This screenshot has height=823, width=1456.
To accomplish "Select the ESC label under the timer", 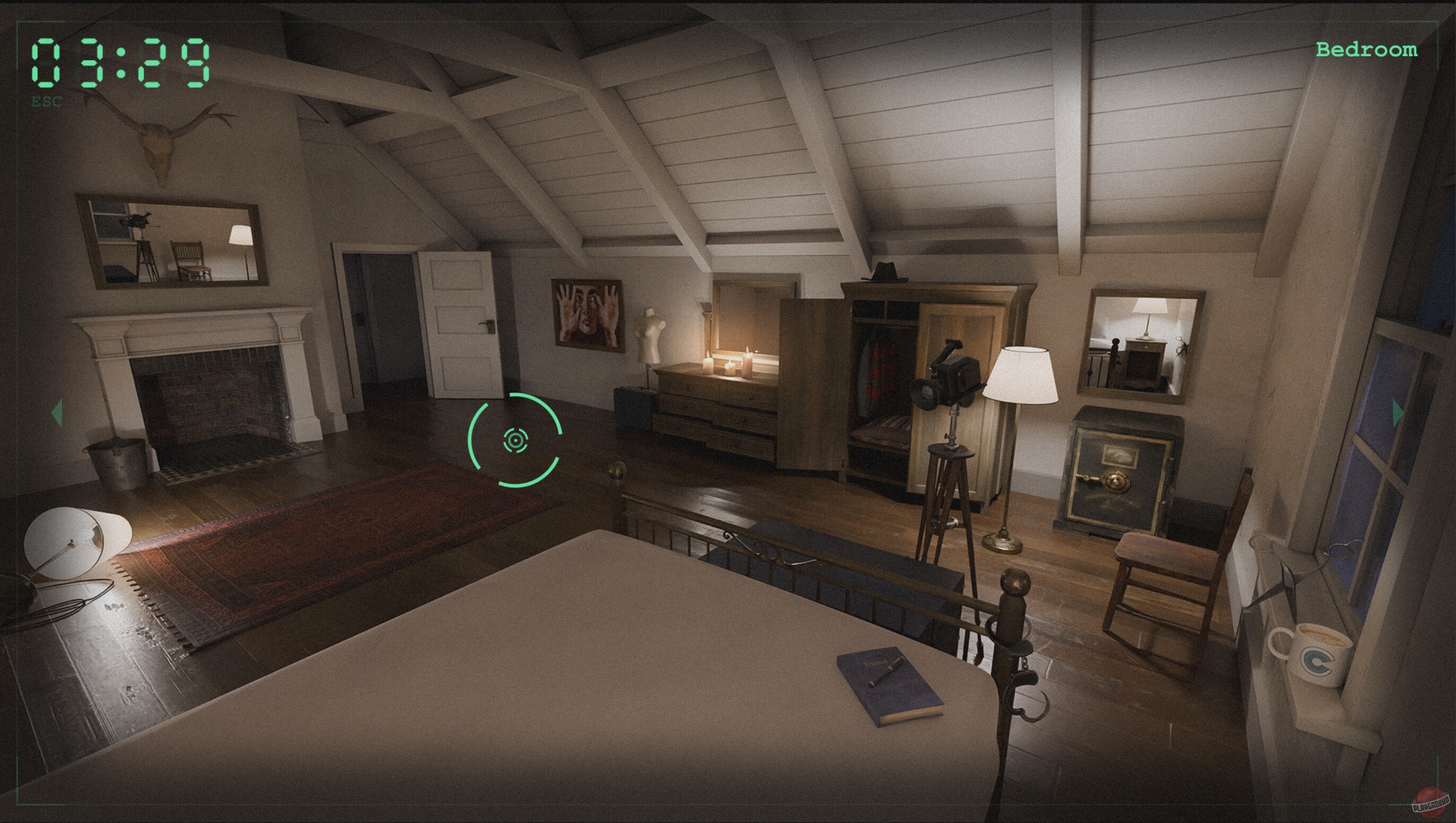I will [x=48, y=103].
